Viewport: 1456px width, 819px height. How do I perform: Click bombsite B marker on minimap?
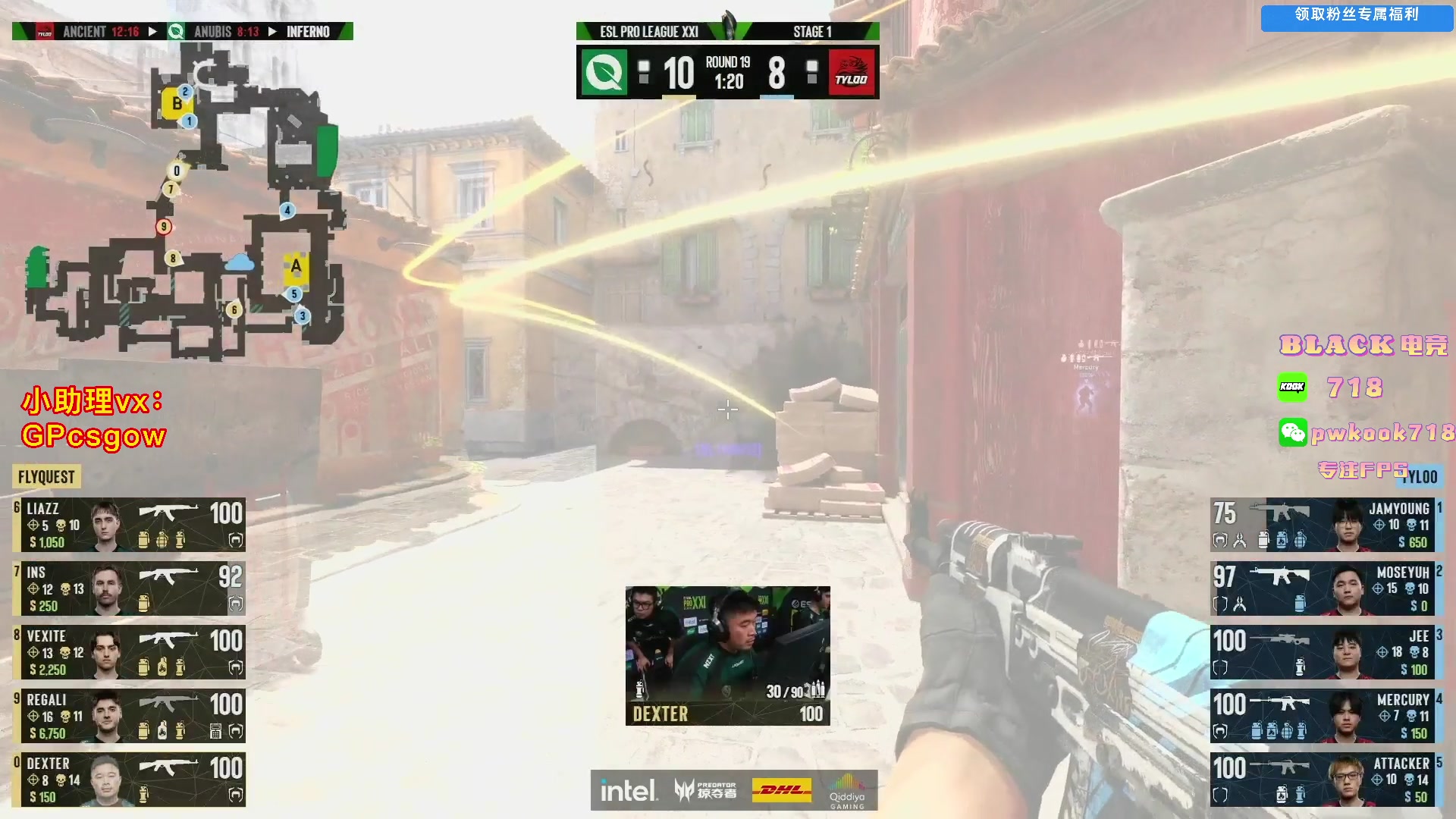pos(176,104)
